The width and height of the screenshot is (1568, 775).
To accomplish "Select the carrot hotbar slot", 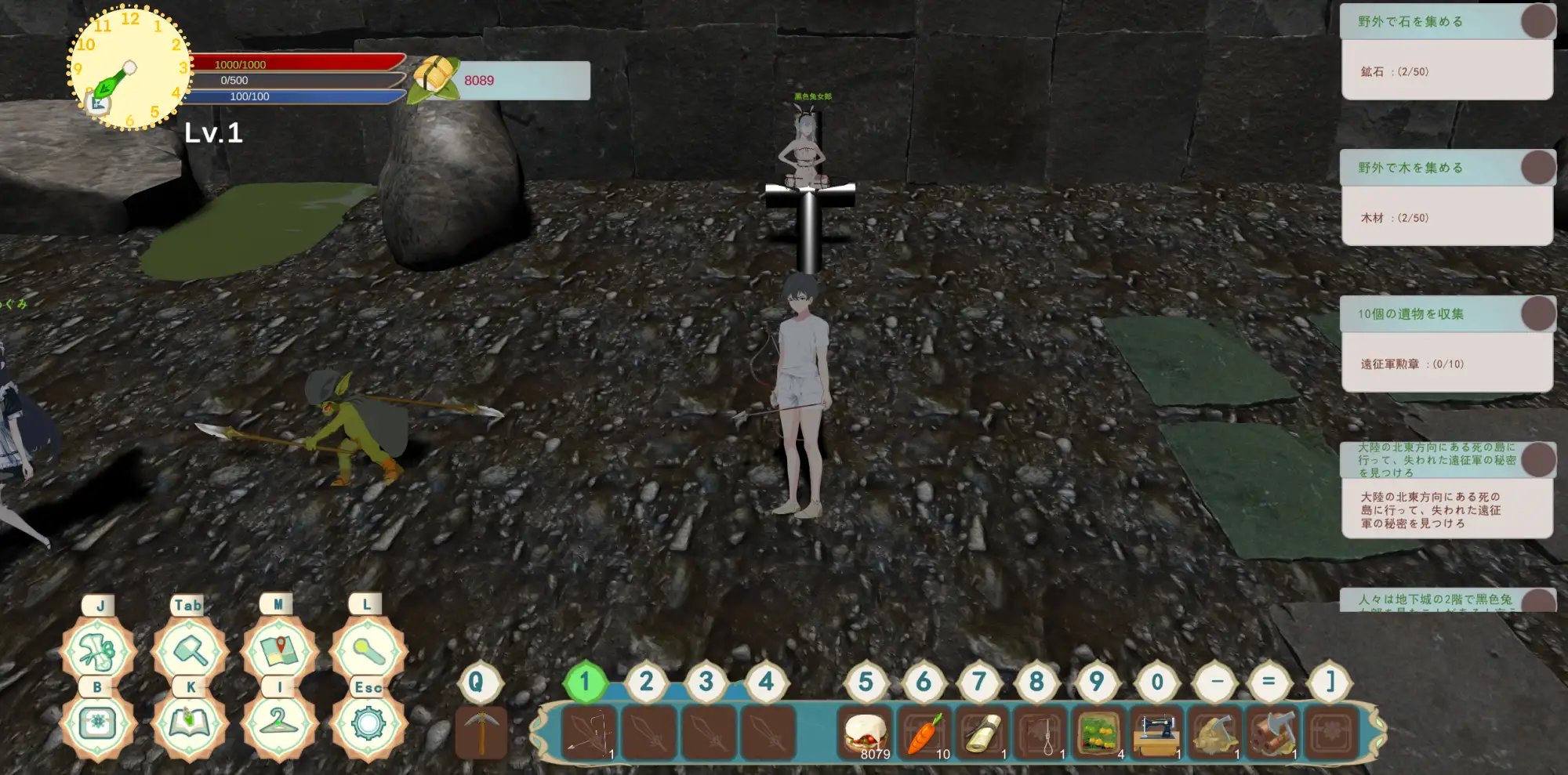I will pos(924,733).
